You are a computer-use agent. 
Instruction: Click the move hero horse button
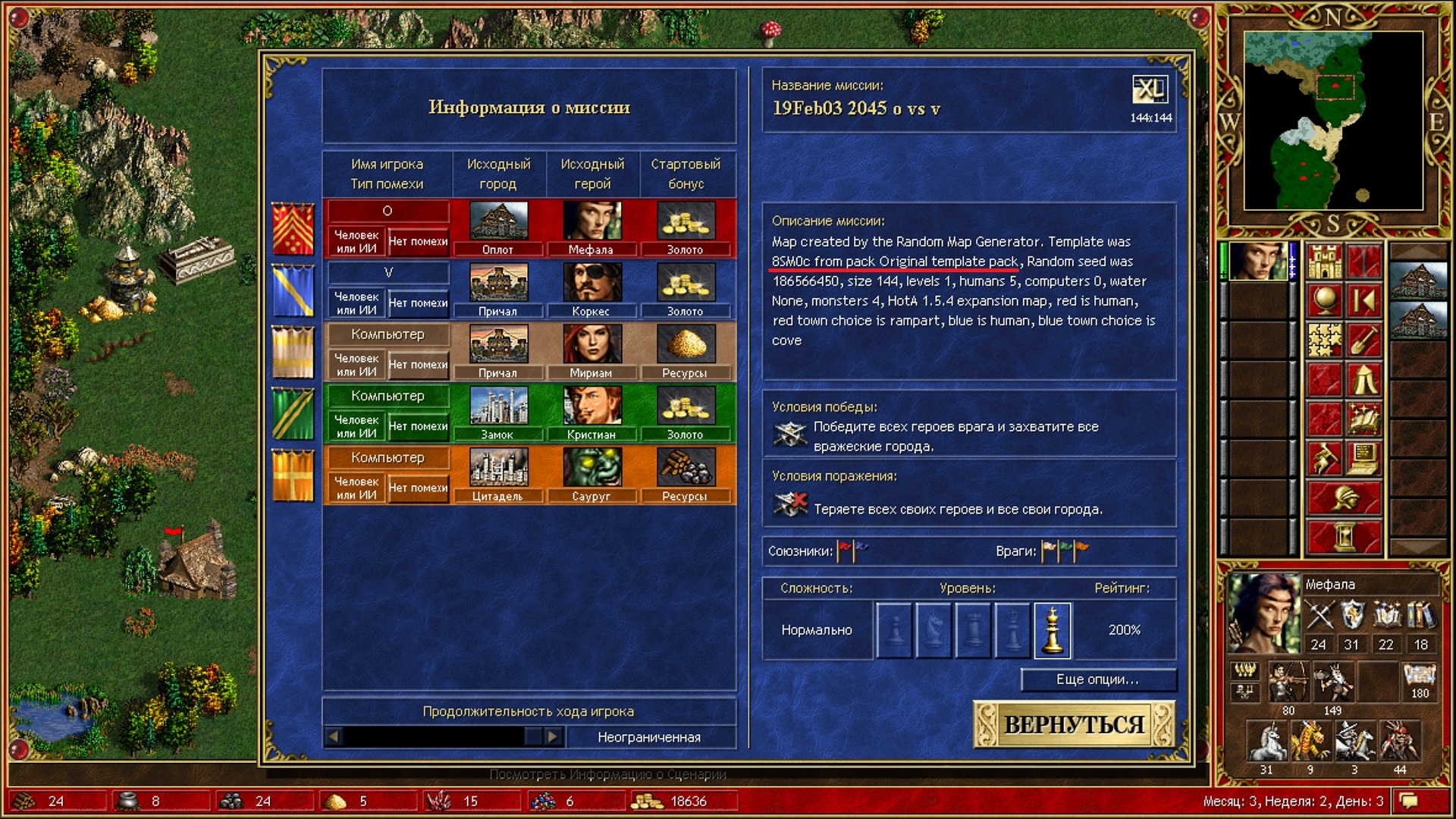tap(1325, 458)
